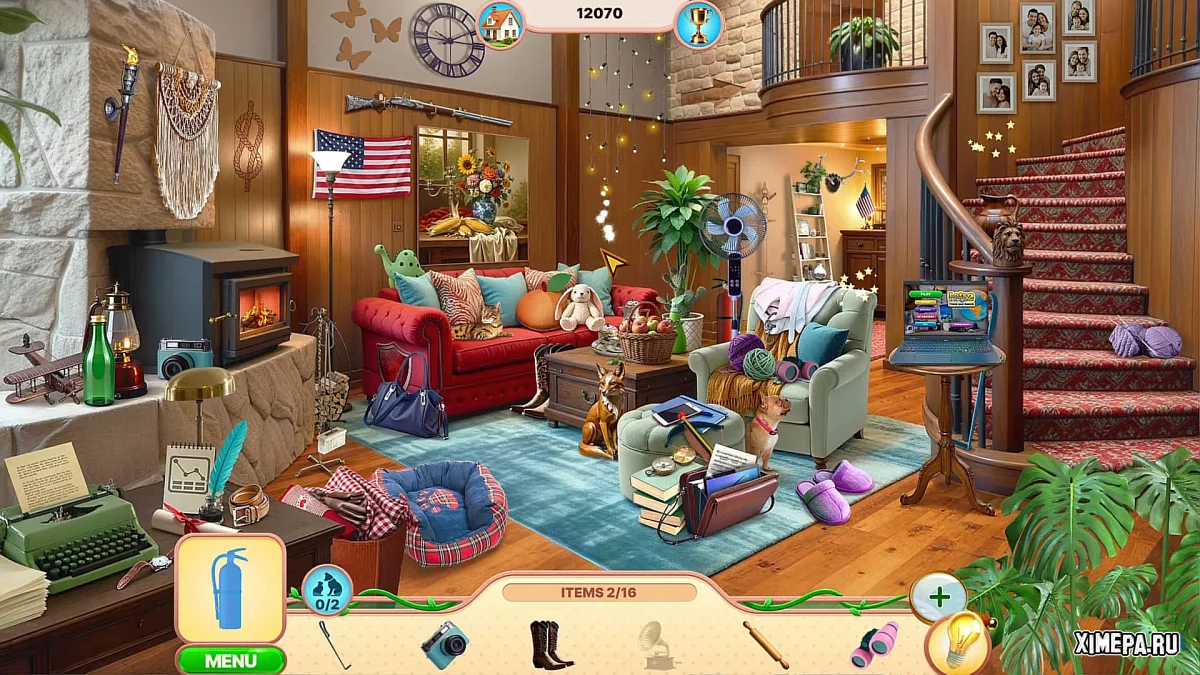The width and height of the screenshot is (1200, 675).
Task: Open the green MENU button
Action: coord(231,660)
